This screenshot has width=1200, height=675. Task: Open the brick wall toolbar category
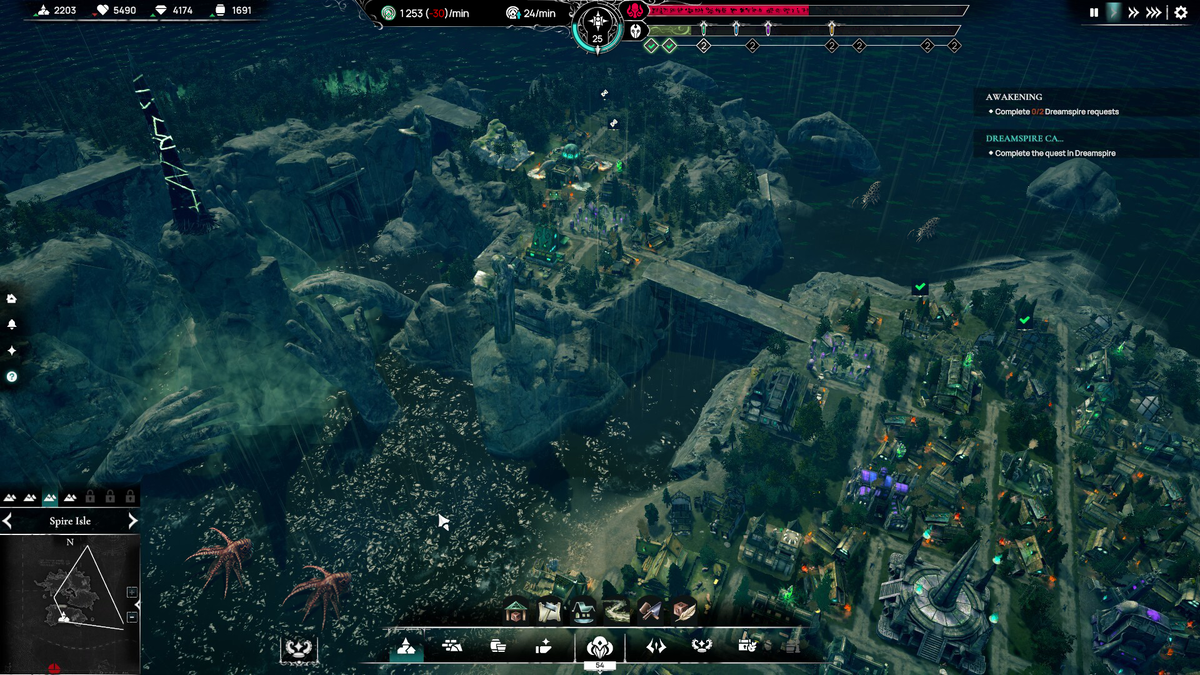click(452, 646)
